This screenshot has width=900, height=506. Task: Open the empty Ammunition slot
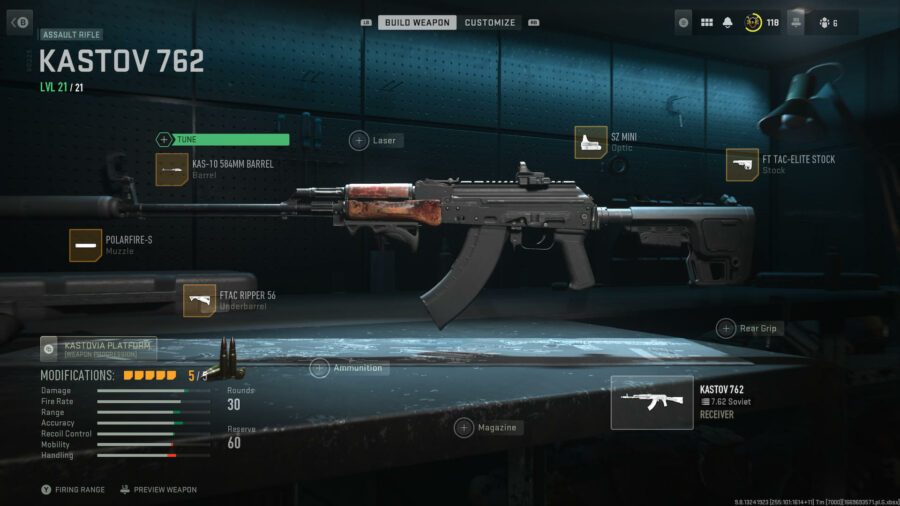tap(320, 368)
